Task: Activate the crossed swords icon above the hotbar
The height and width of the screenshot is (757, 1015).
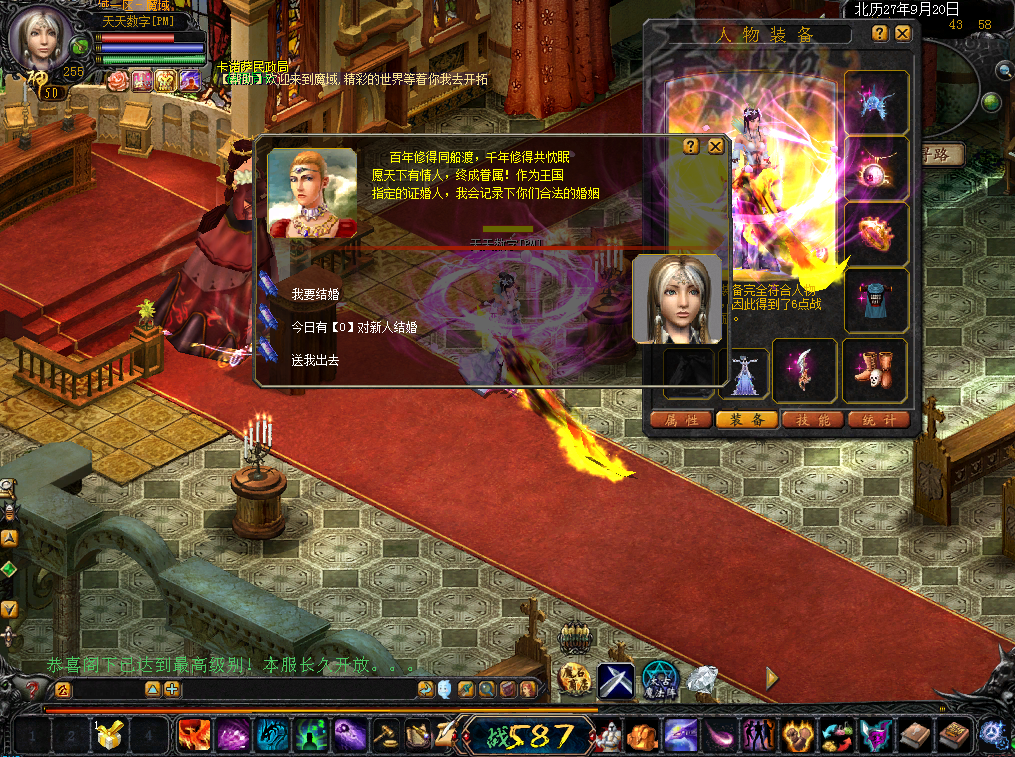Action: 617,681
